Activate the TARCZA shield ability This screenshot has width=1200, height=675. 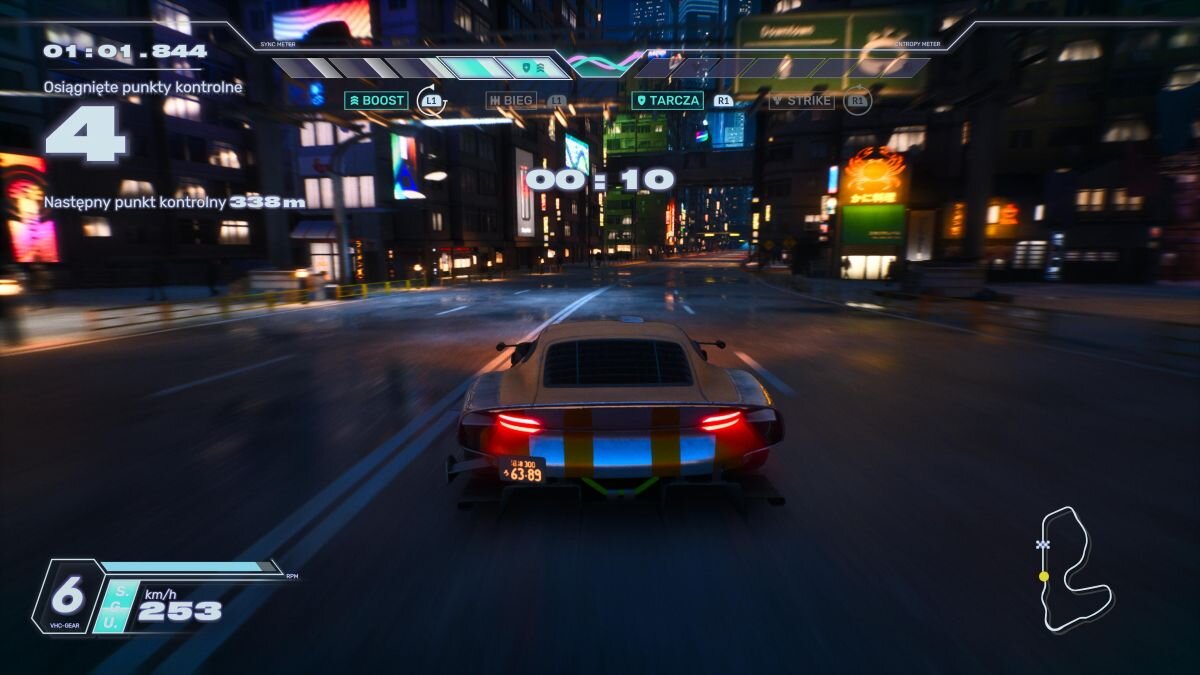coord(667,101)
